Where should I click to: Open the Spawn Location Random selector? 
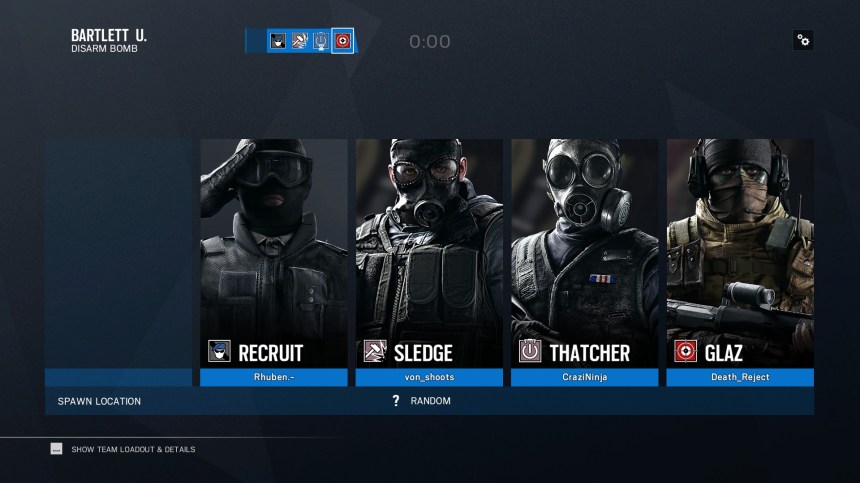coord(430,401)
